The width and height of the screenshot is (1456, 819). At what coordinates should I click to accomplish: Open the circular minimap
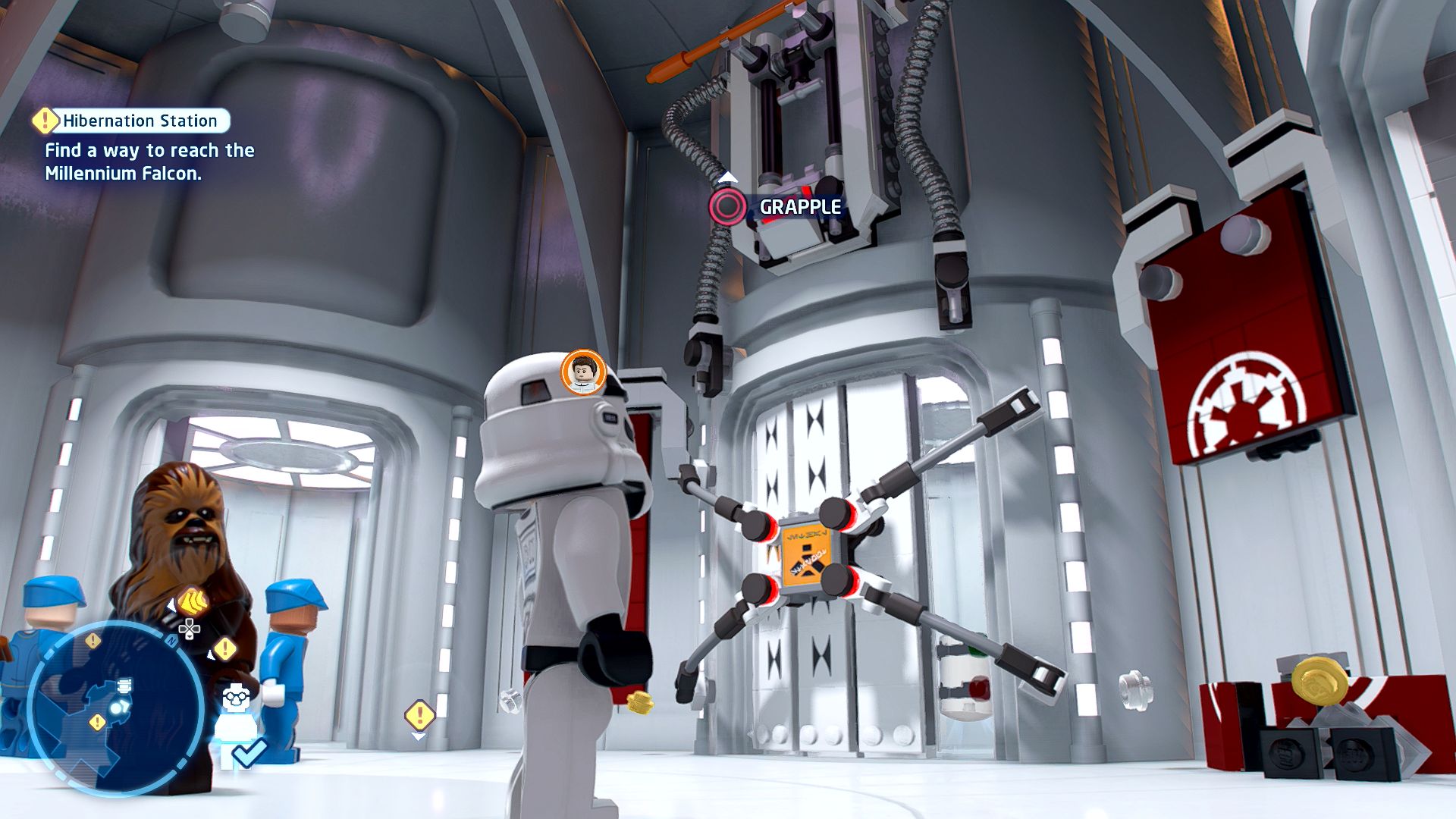point(115,708)
